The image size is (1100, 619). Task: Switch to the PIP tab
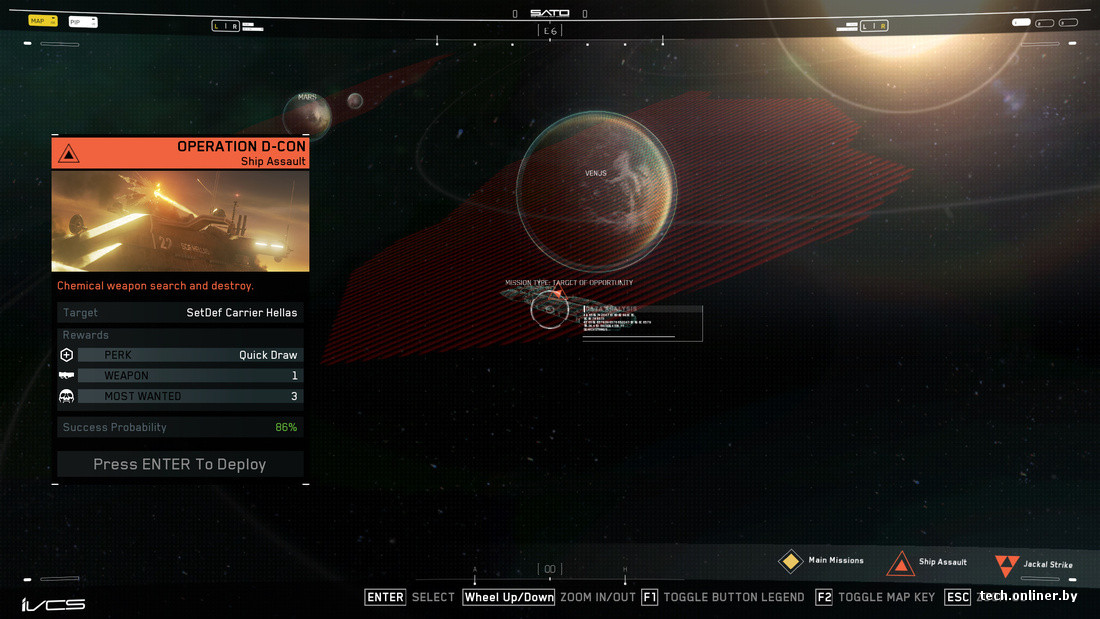(x=82, y=22)
